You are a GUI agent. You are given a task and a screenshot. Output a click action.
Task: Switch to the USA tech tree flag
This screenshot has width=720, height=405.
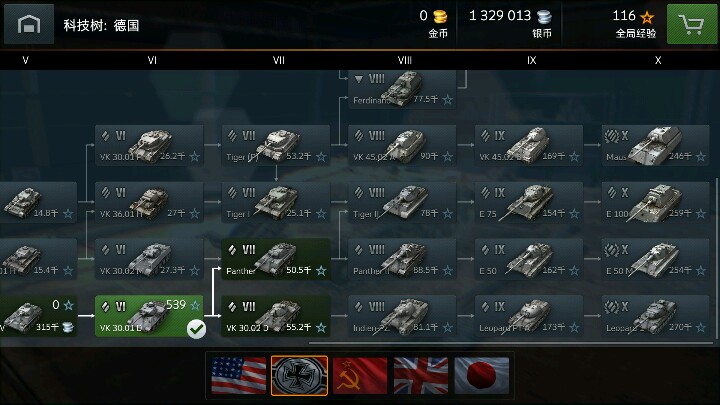tap(238, 376)
